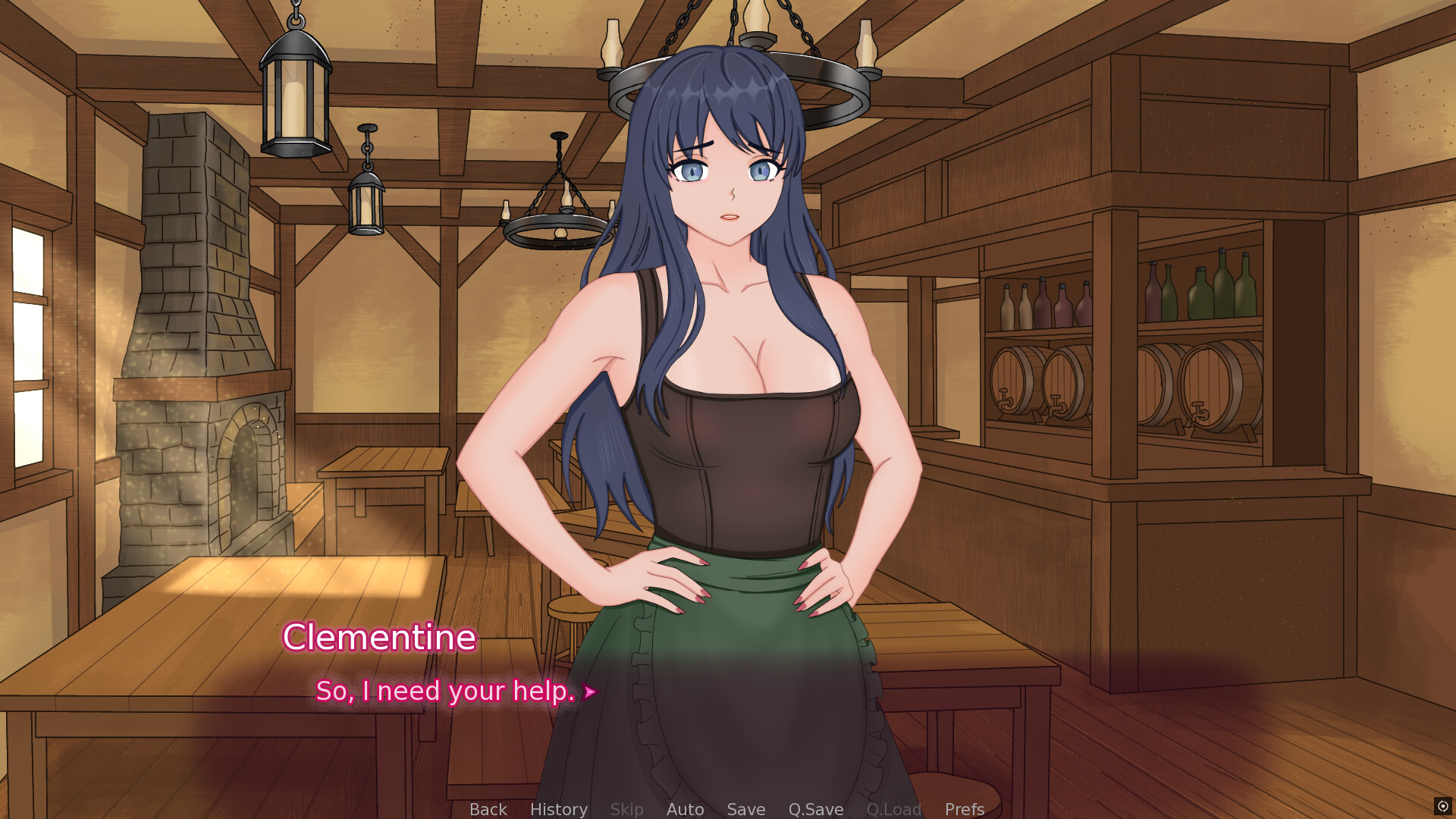Viewport: 1456px width, 819px height.
Task: Click the continue arrow after the dialogue
Action: coord(590,692)
